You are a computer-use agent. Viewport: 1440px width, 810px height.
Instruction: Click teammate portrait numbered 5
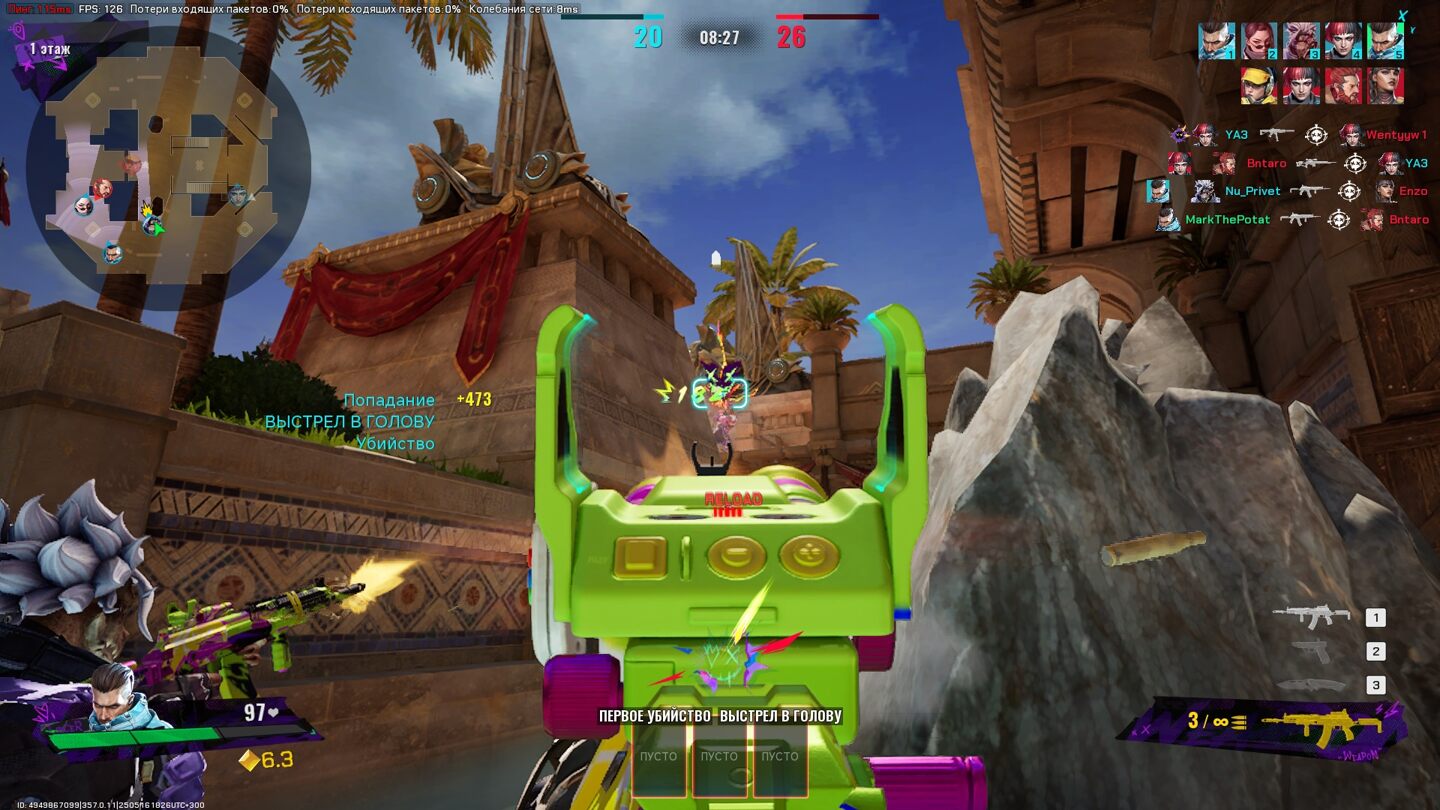tap(1385, 41)
